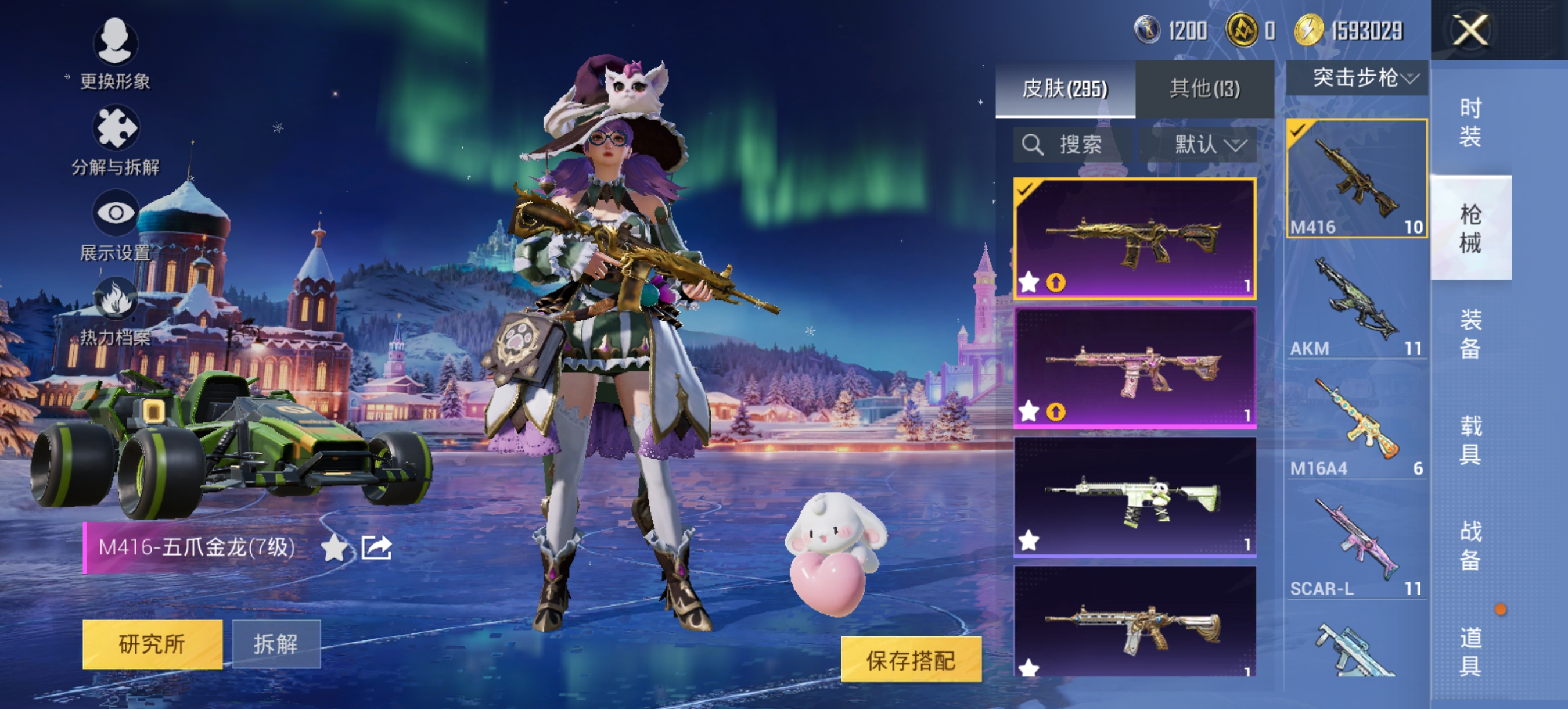Click the 搜索 search field

[1073, 144]
